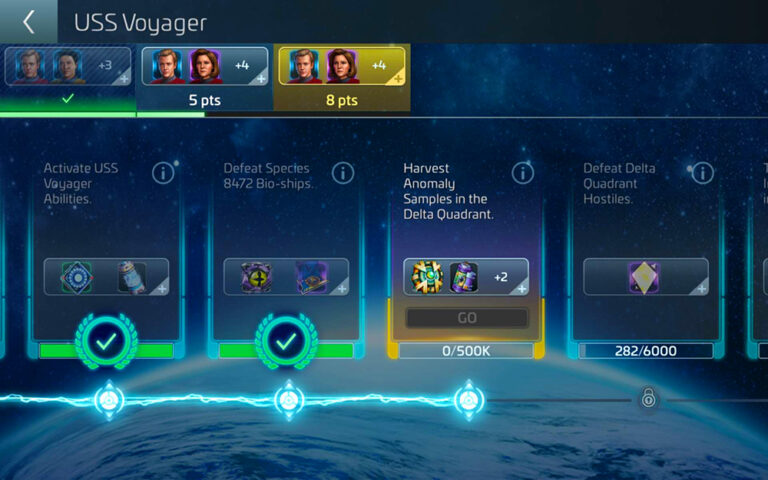The height and width of the screenshot is (480, 768).
Task: Show info for Activate USS Voyager Abilities
Action: click(x=163, y=173)
